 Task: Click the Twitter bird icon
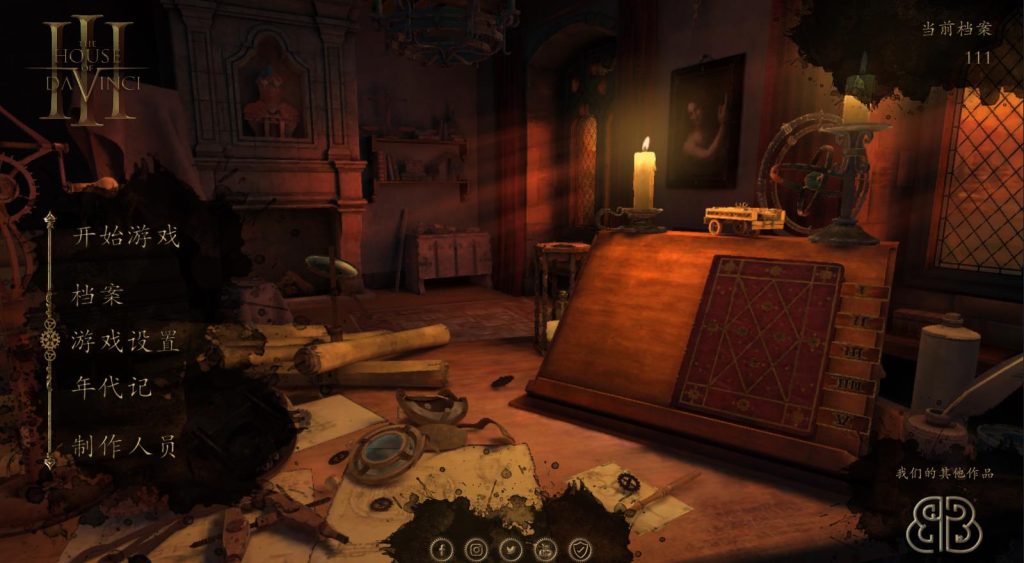(511, 549)
